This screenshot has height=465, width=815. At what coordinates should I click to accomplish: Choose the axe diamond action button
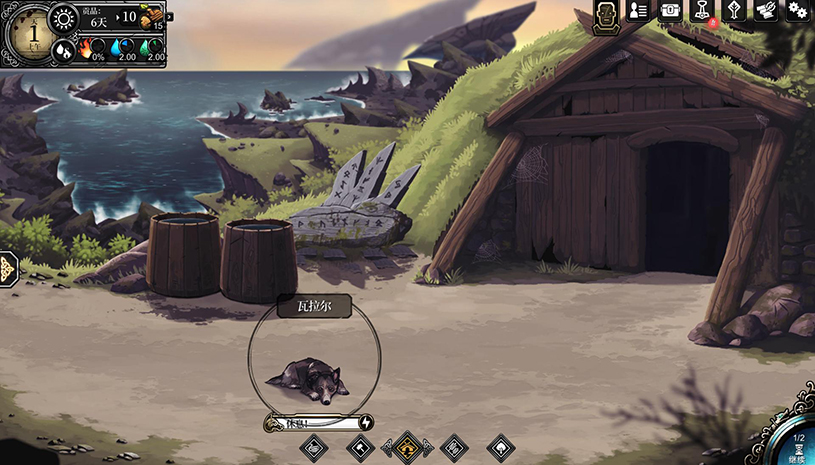(359, 446)
